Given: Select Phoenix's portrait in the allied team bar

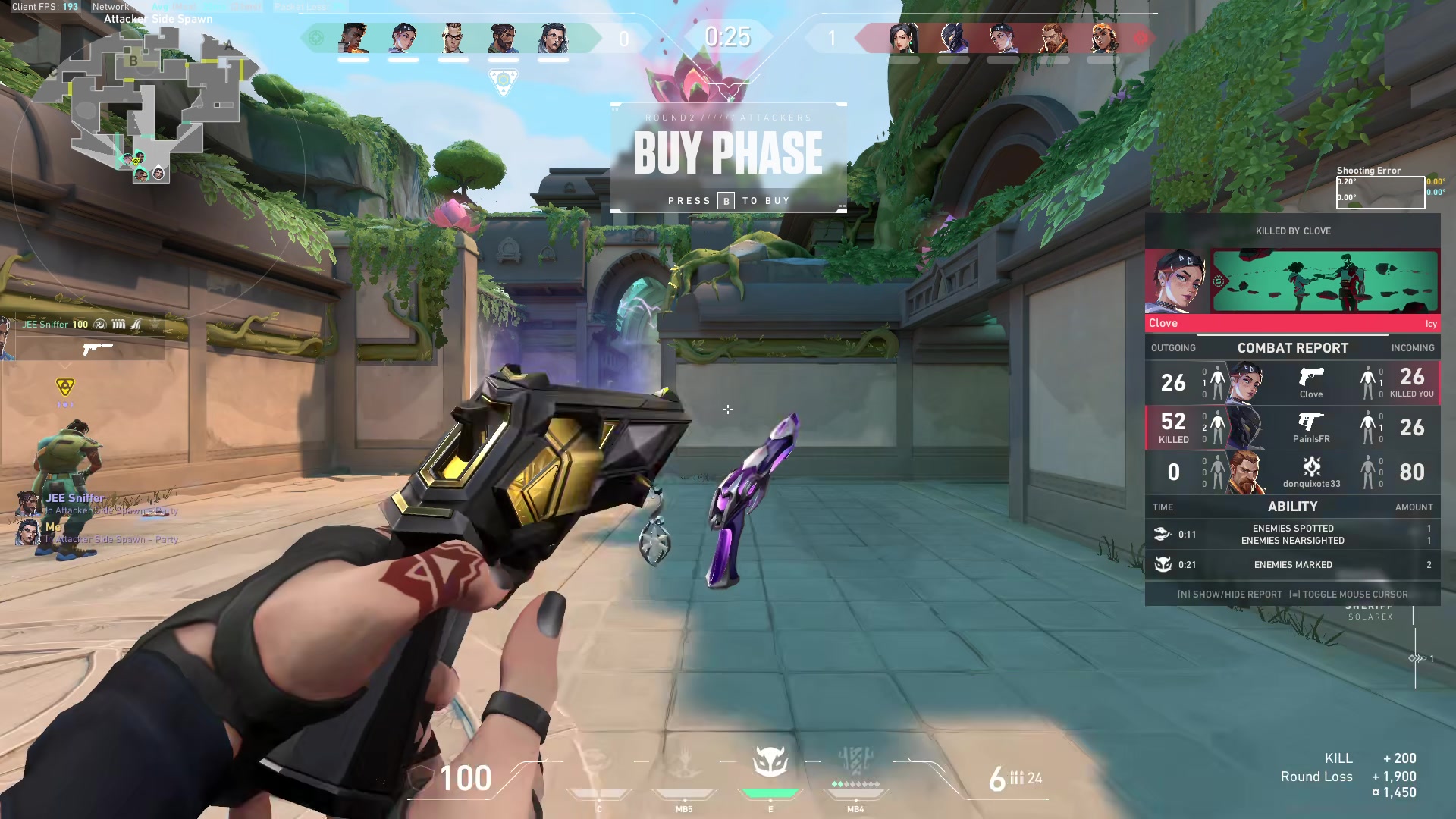Looking at the screenshot, I should [x=353, y=38].
